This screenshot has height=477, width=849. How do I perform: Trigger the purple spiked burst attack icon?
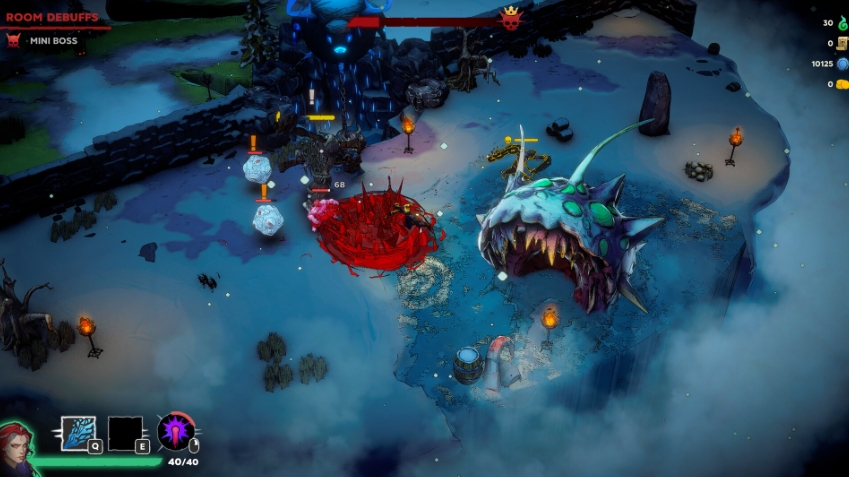click(175, 431)
